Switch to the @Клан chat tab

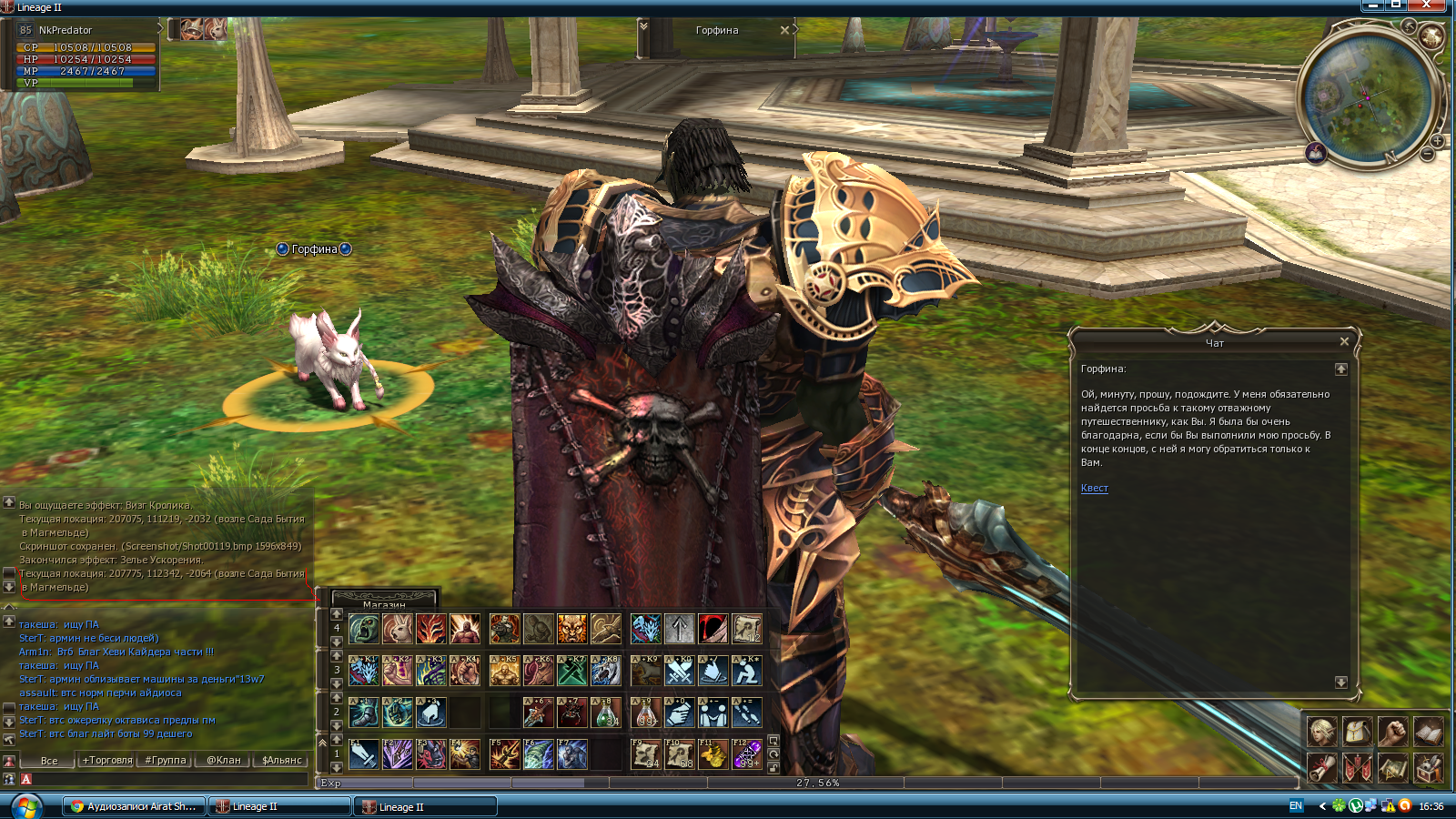tap(223, 760)
